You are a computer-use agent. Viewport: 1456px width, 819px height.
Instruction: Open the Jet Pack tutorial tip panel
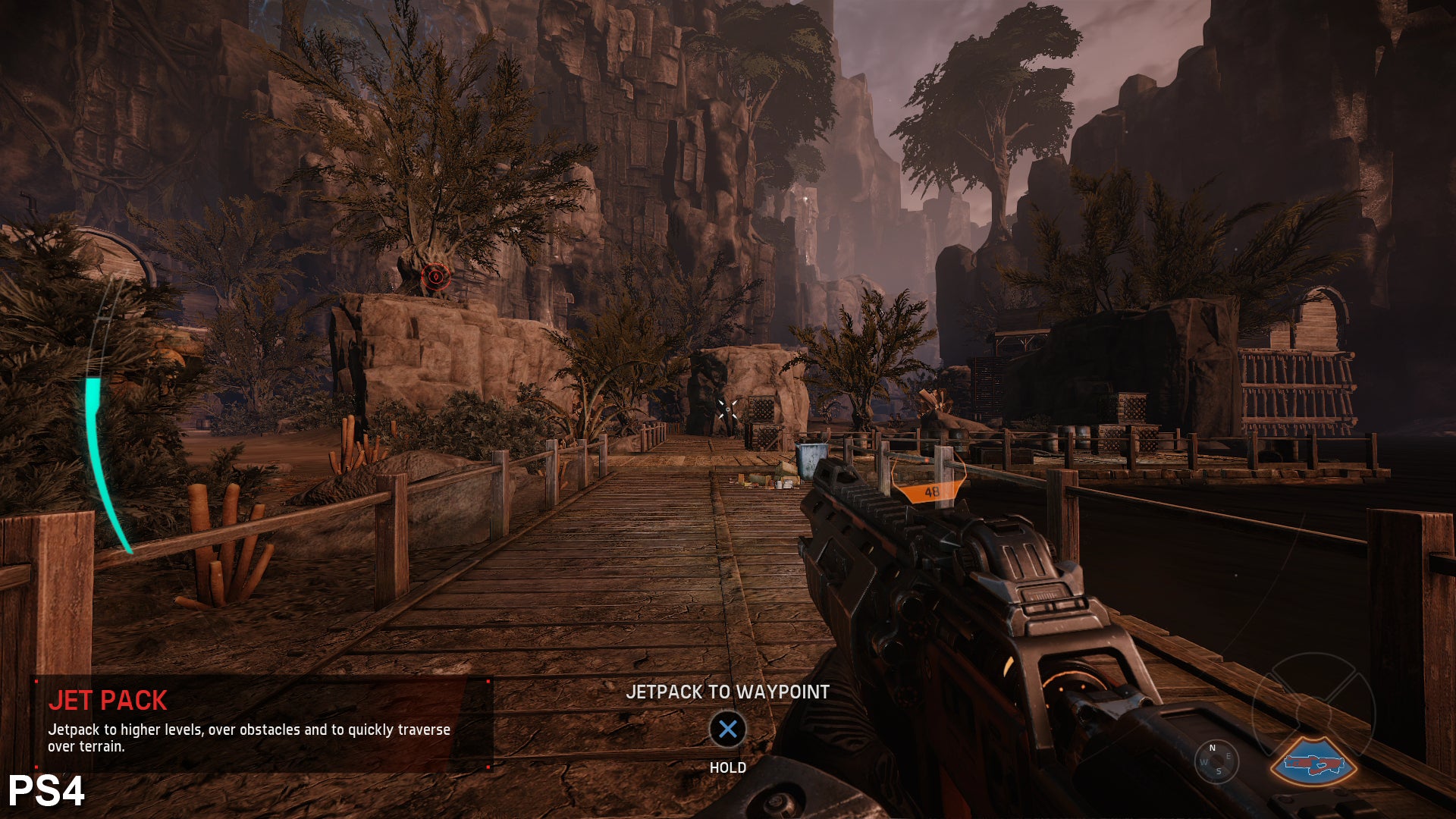tap(262, 723)
